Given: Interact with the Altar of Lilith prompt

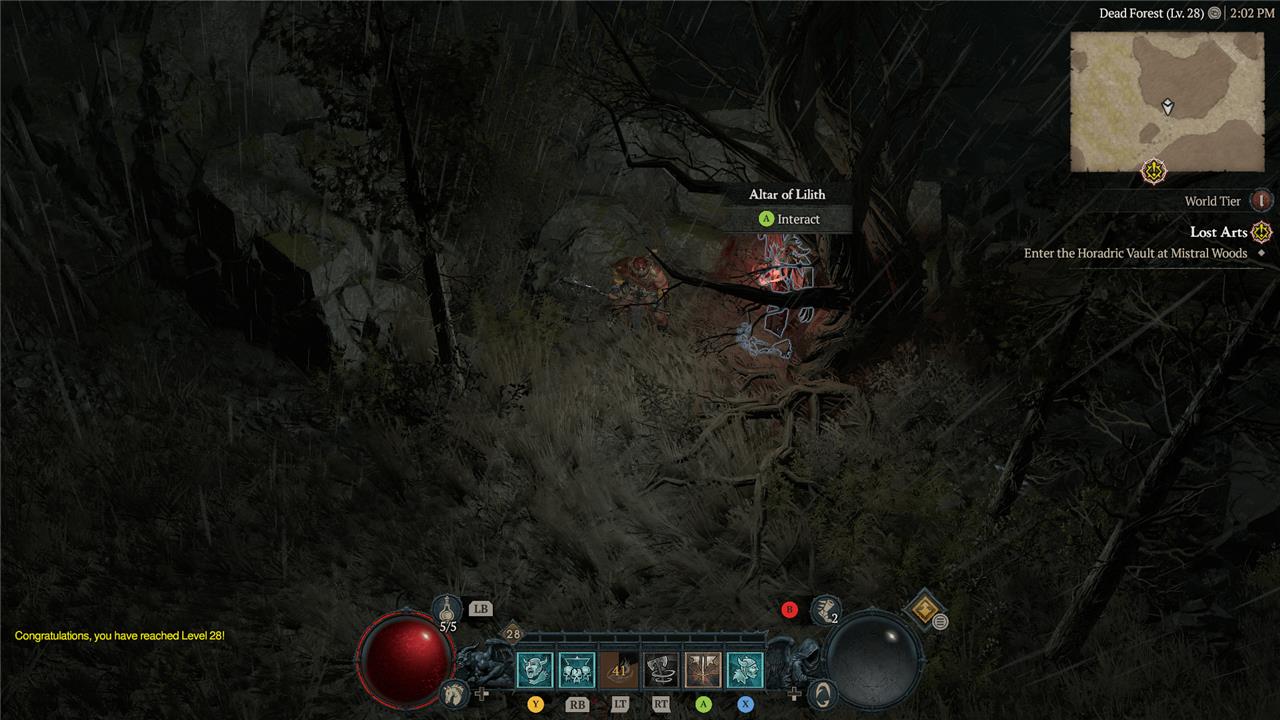Looking at the screenshot, I should tap(788, 219).
